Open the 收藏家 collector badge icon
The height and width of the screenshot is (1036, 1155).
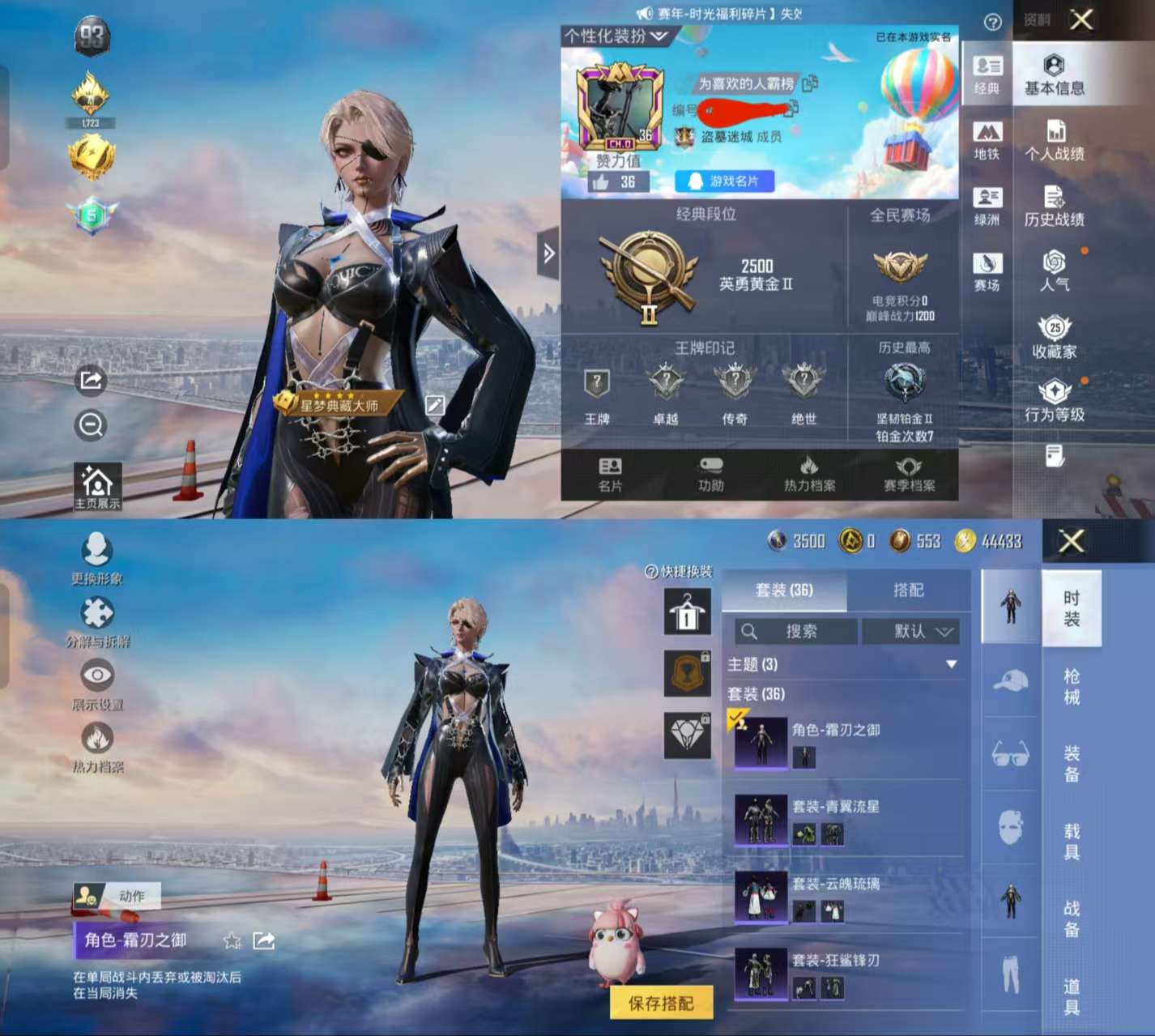1055,334
